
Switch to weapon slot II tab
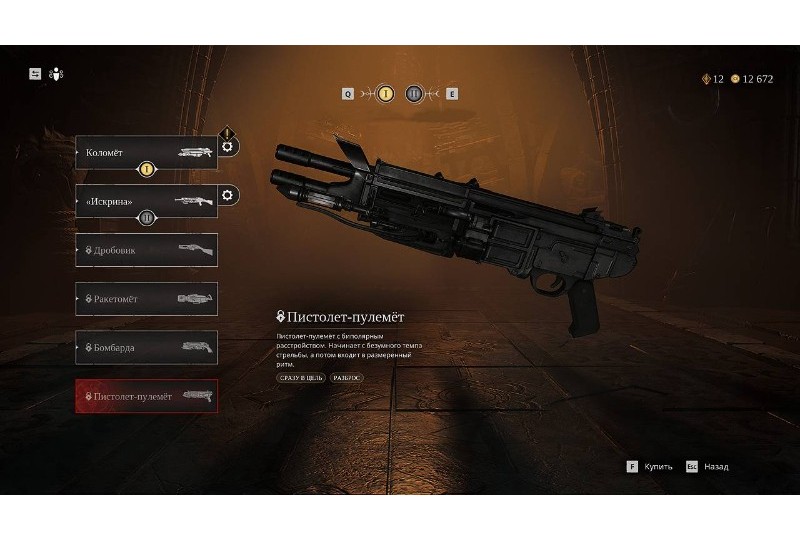[x=415, y=94]
